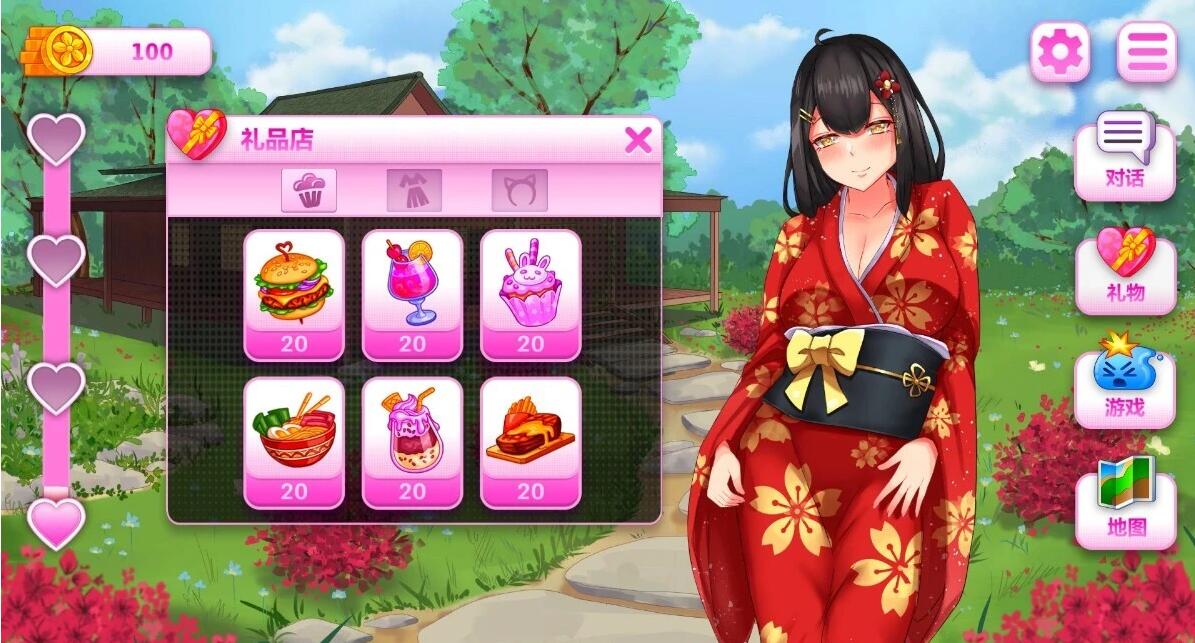
Task: Open the 游戏 minigame button
Action: click(x=1125, y=385)
